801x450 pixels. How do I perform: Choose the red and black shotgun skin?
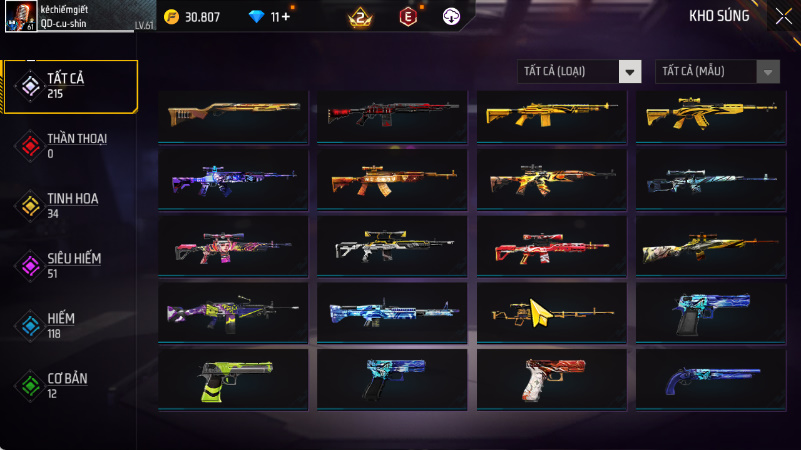point(392,112)
